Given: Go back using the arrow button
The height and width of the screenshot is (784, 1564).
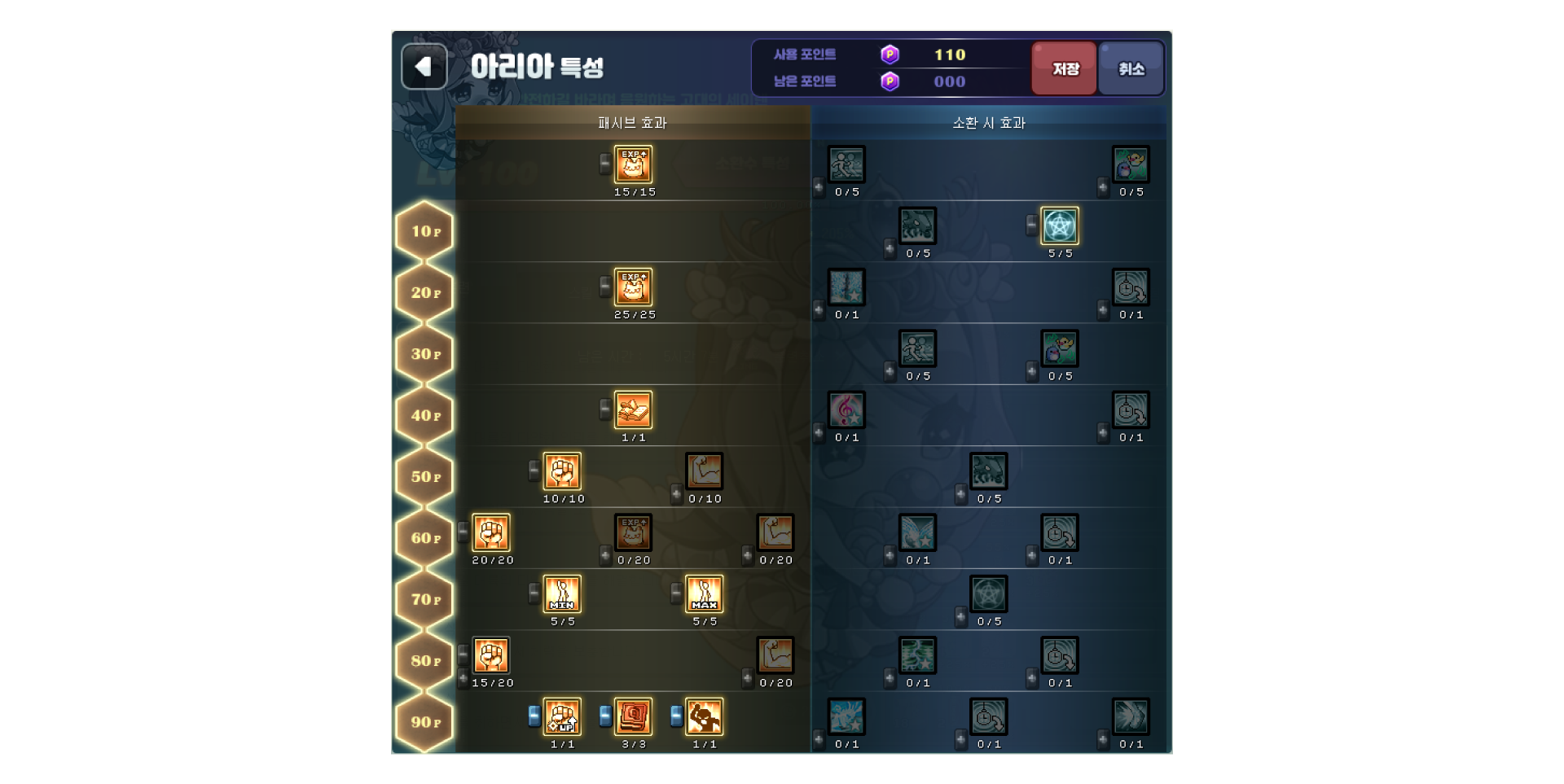Looking at the screenshot, I should click(x=424, y=67).
